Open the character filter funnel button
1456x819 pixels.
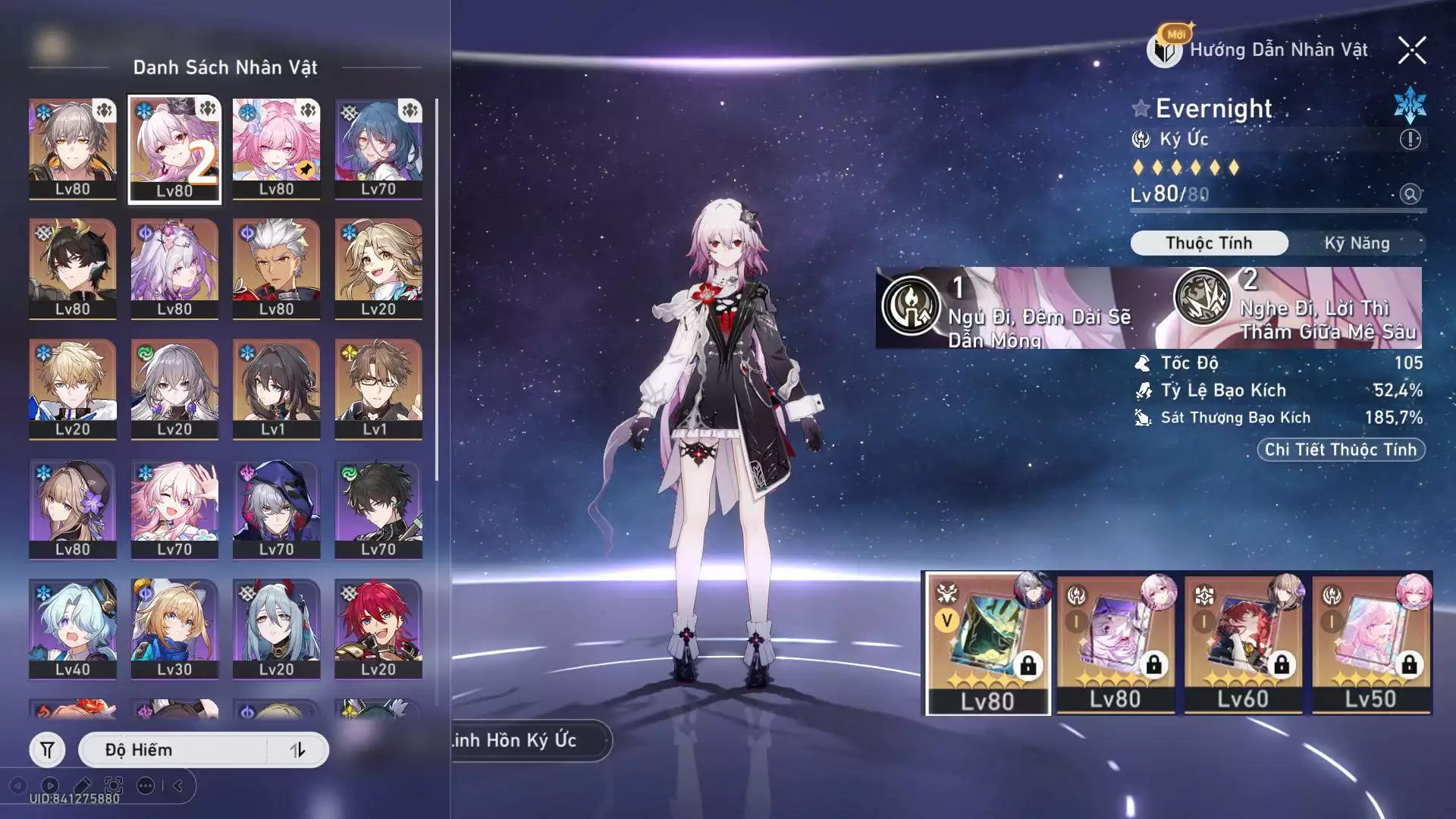(47, 750)
